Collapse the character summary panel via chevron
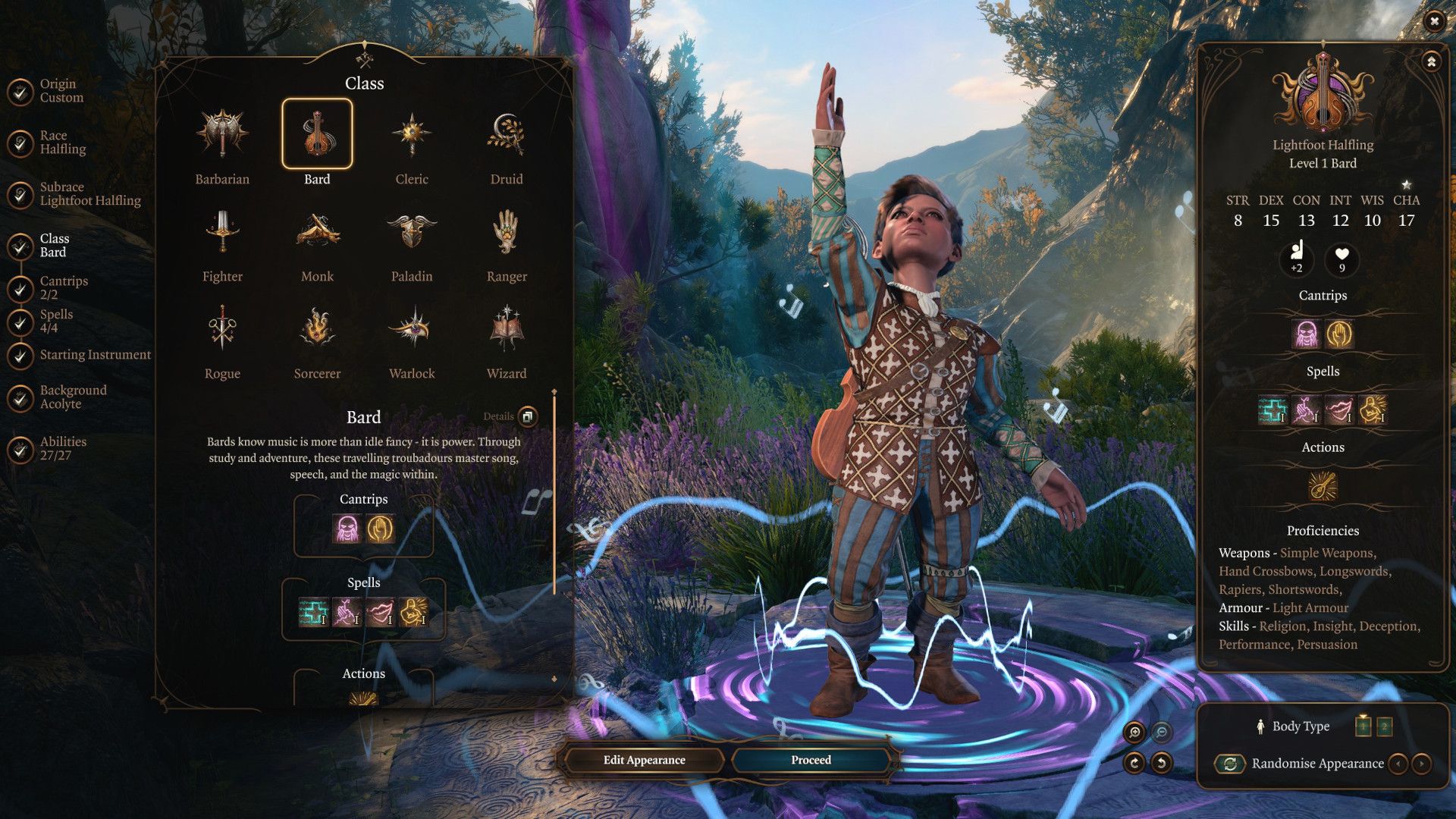Image resolution: width=1456 pixels, height=819 pixels. click(x=1432, y=61)
